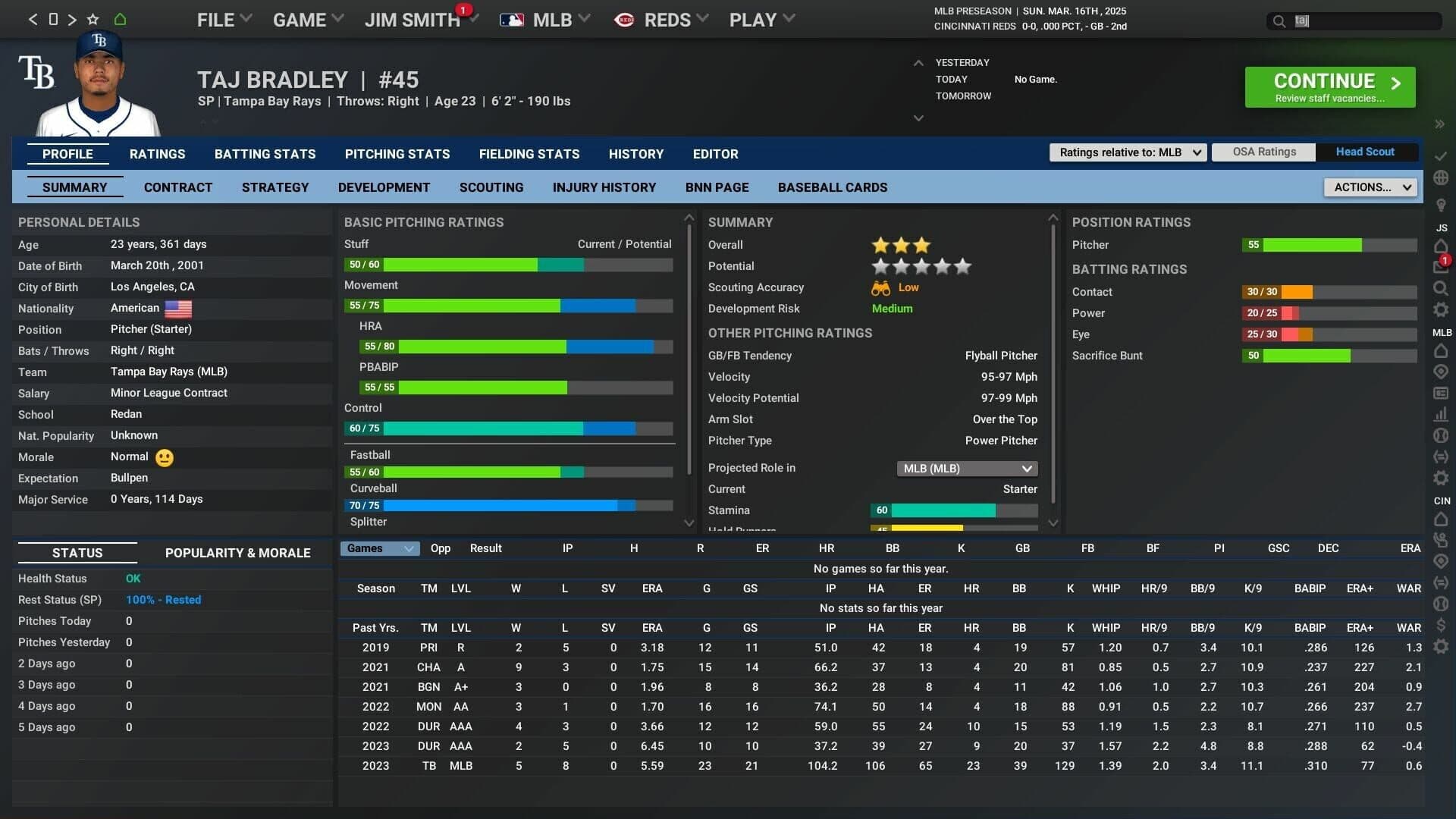This screenshot has height=819, width=1456.
Task: Open the Reds financial dollar sign icon
Action: [1442, 626]
